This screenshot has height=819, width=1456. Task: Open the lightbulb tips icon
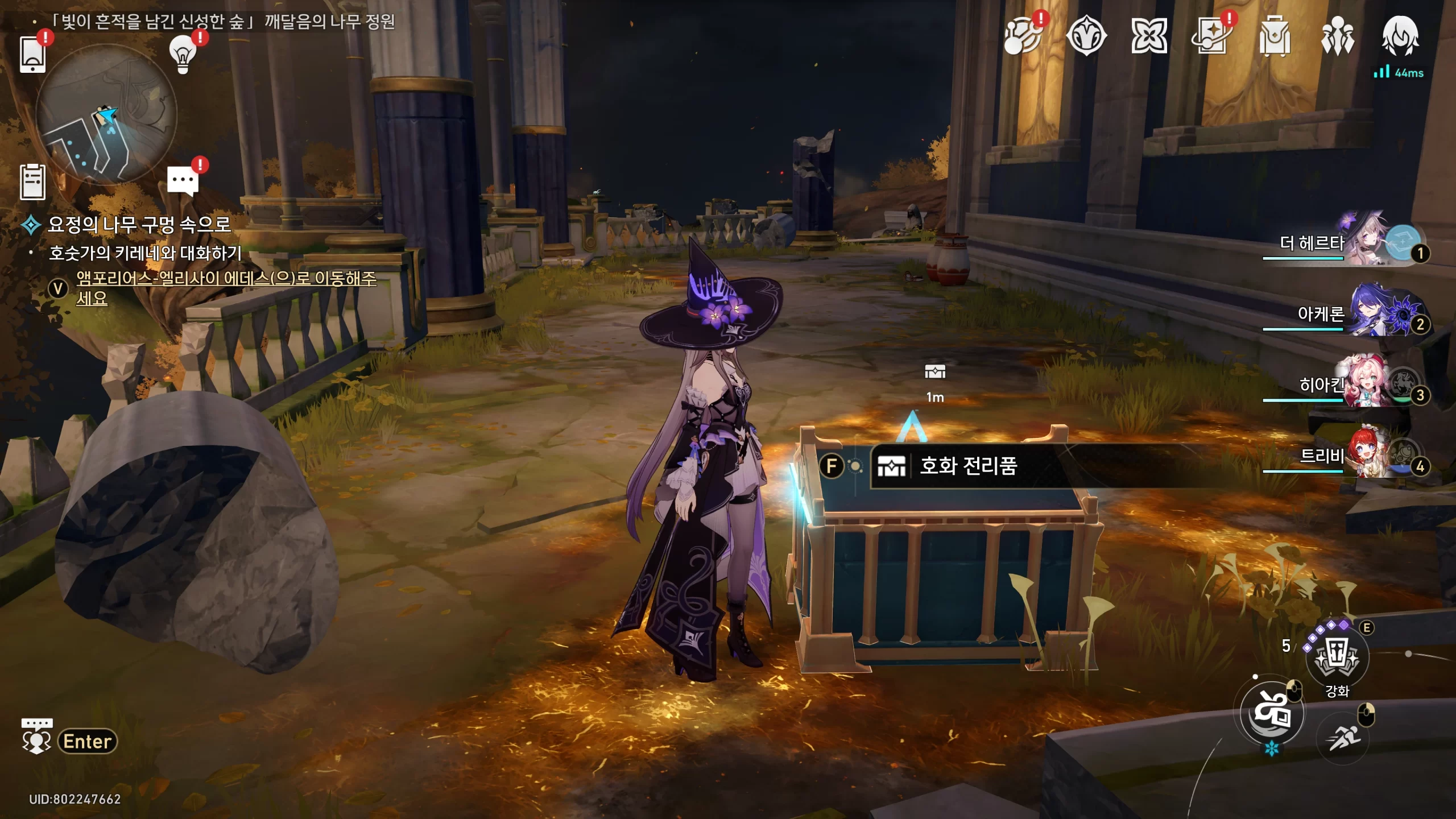183,54
